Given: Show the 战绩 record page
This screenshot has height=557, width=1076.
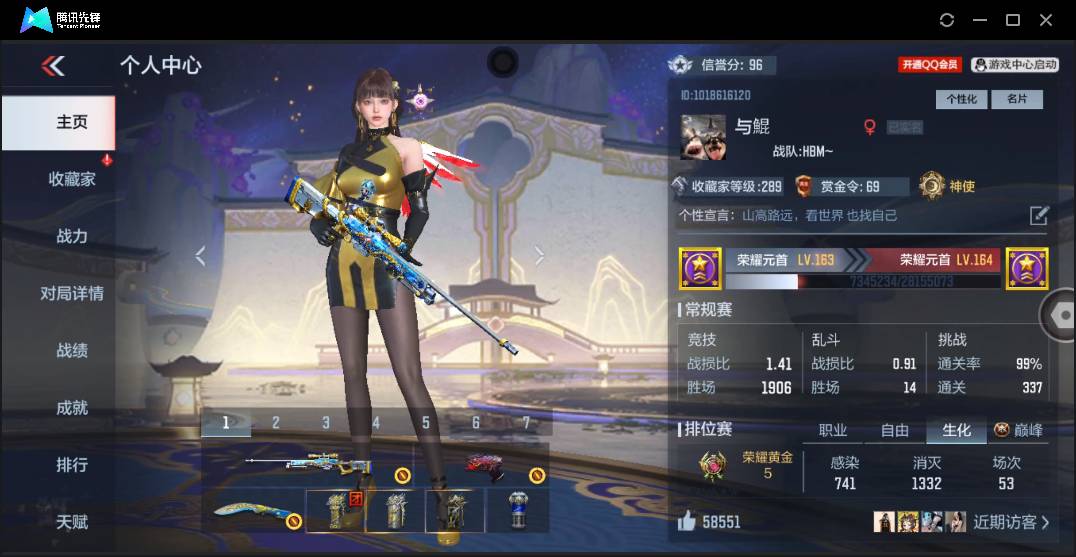Looking at the screenshot, I should coord(72,350).
